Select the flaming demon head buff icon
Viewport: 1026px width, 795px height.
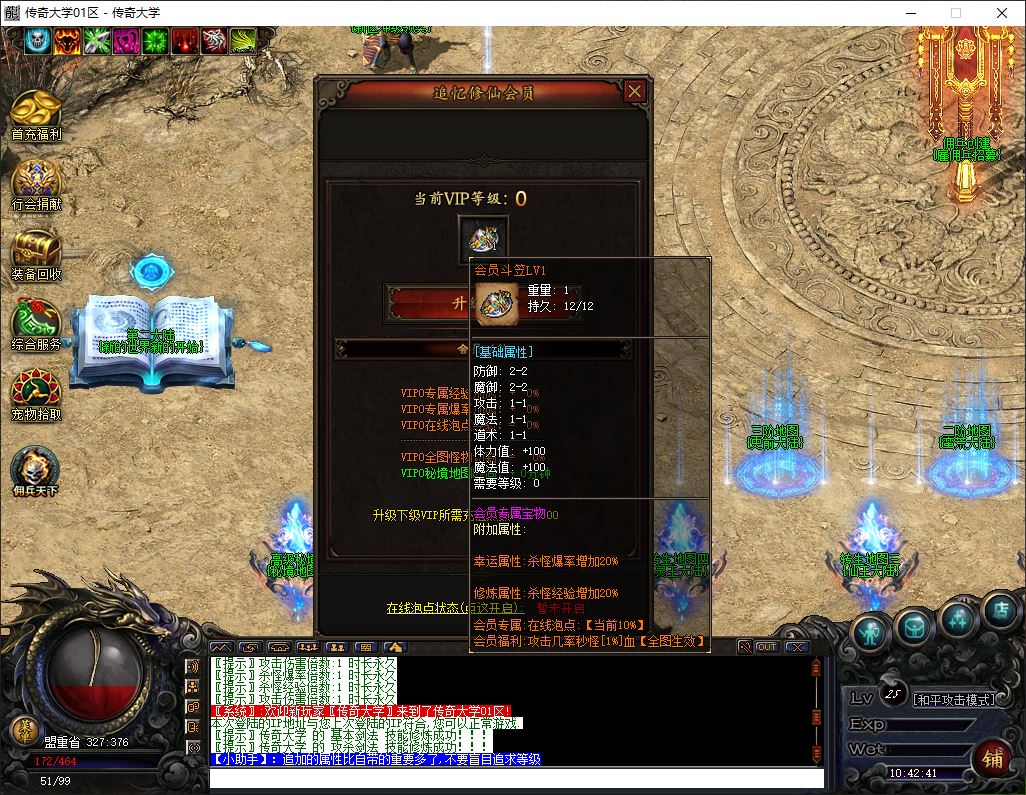pyautogui.click(x=68, y=40)
